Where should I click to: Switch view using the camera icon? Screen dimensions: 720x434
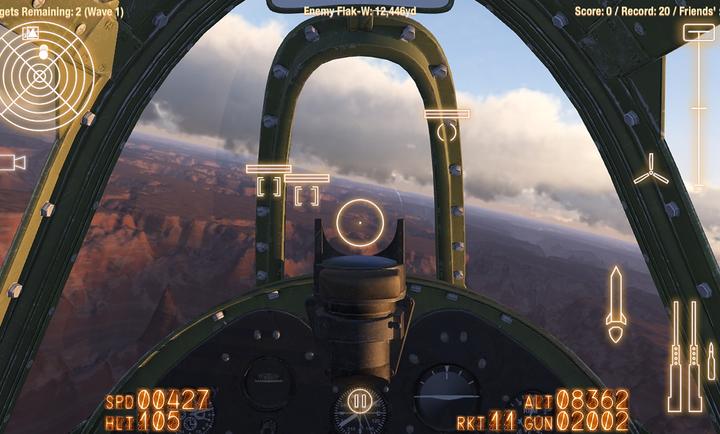tap(13, 162)
